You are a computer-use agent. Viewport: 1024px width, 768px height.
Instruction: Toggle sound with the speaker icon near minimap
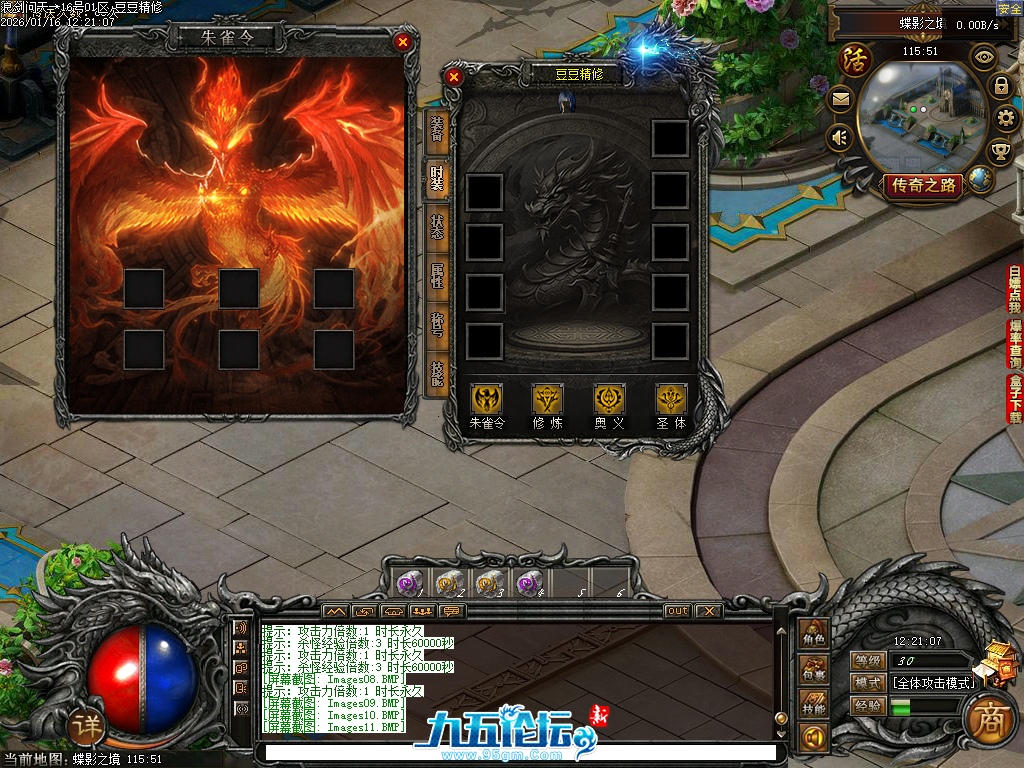(x=840, y=137)
